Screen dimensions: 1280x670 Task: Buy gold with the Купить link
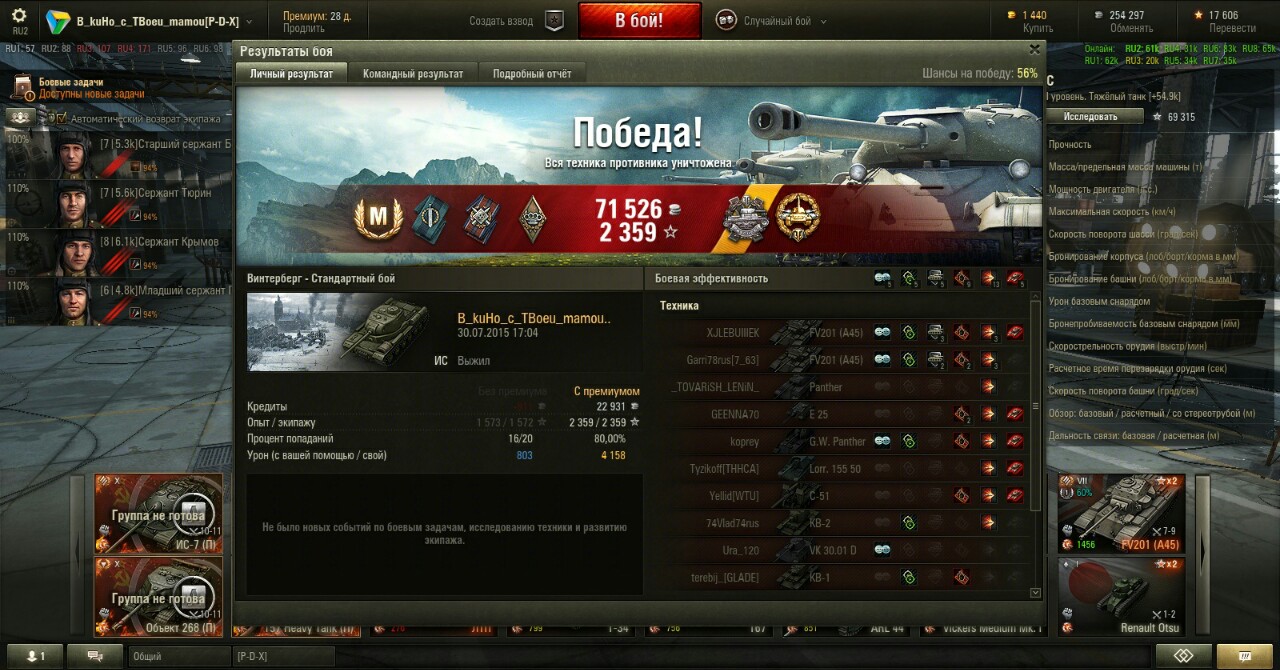click(1037, 29)
